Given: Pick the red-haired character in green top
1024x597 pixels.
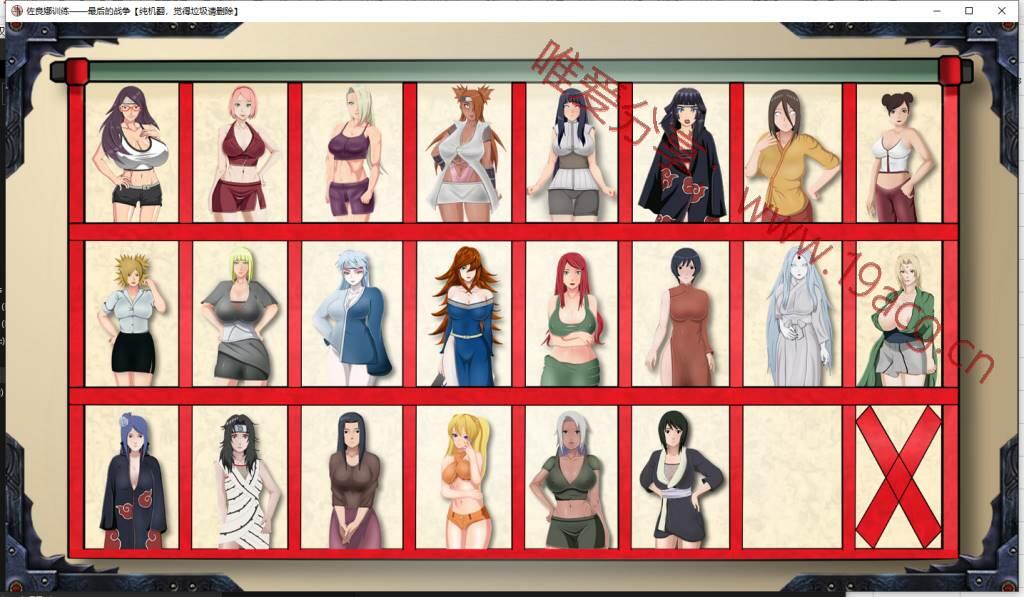Looking at the screenshot, I should [x=571, y=313].
